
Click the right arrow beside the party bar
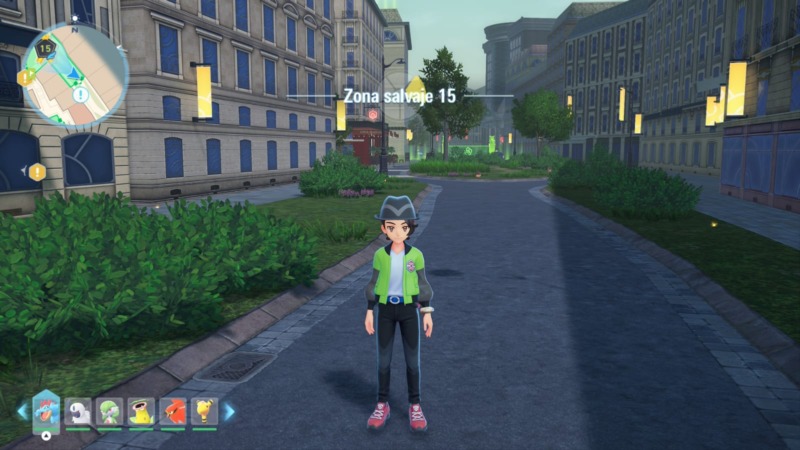click(229, 411)
